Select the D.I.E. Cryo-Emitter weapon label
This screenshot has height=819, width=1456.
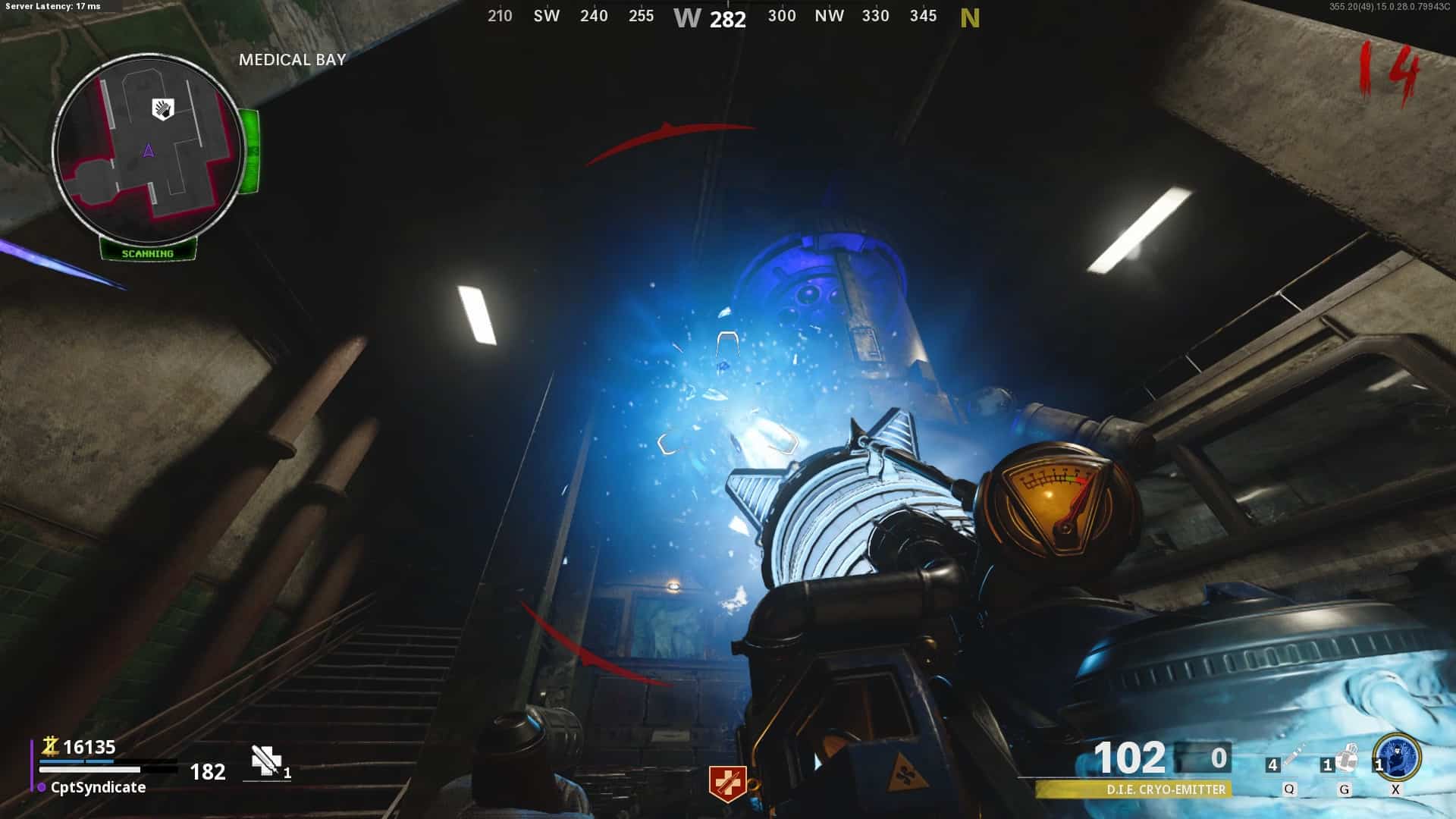(1165, 789)
